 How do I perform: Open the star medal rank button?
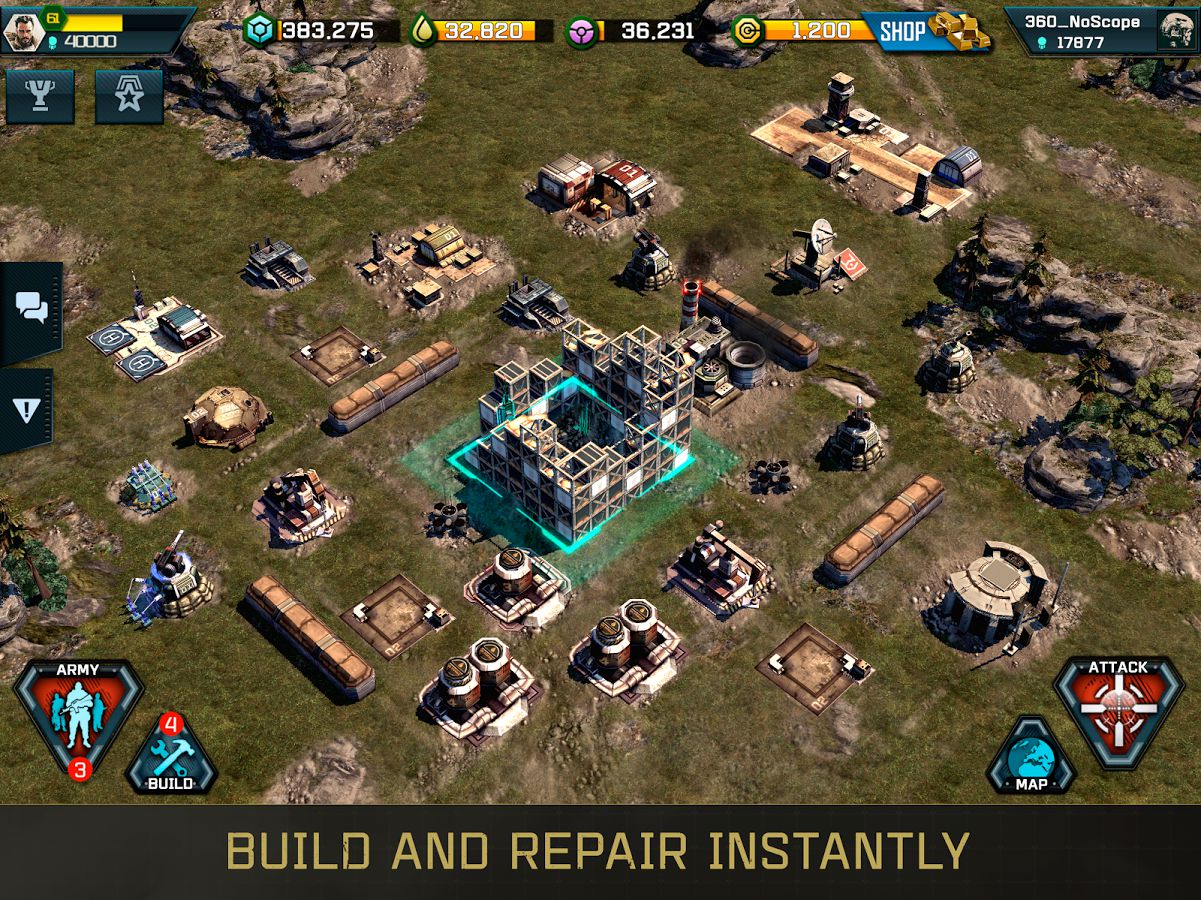(x=129, y=97)
